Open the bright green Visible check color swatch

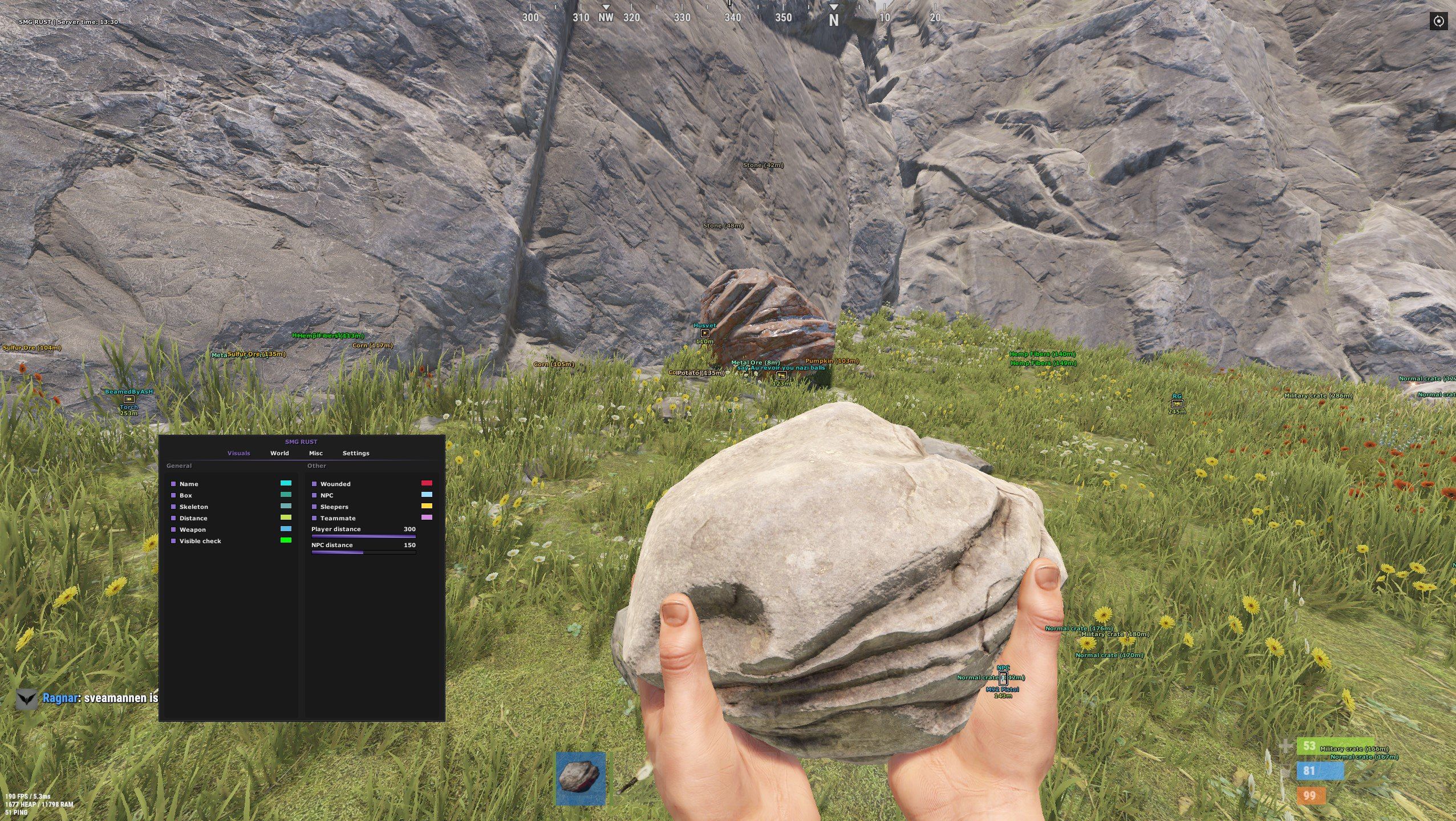[285, 540]
